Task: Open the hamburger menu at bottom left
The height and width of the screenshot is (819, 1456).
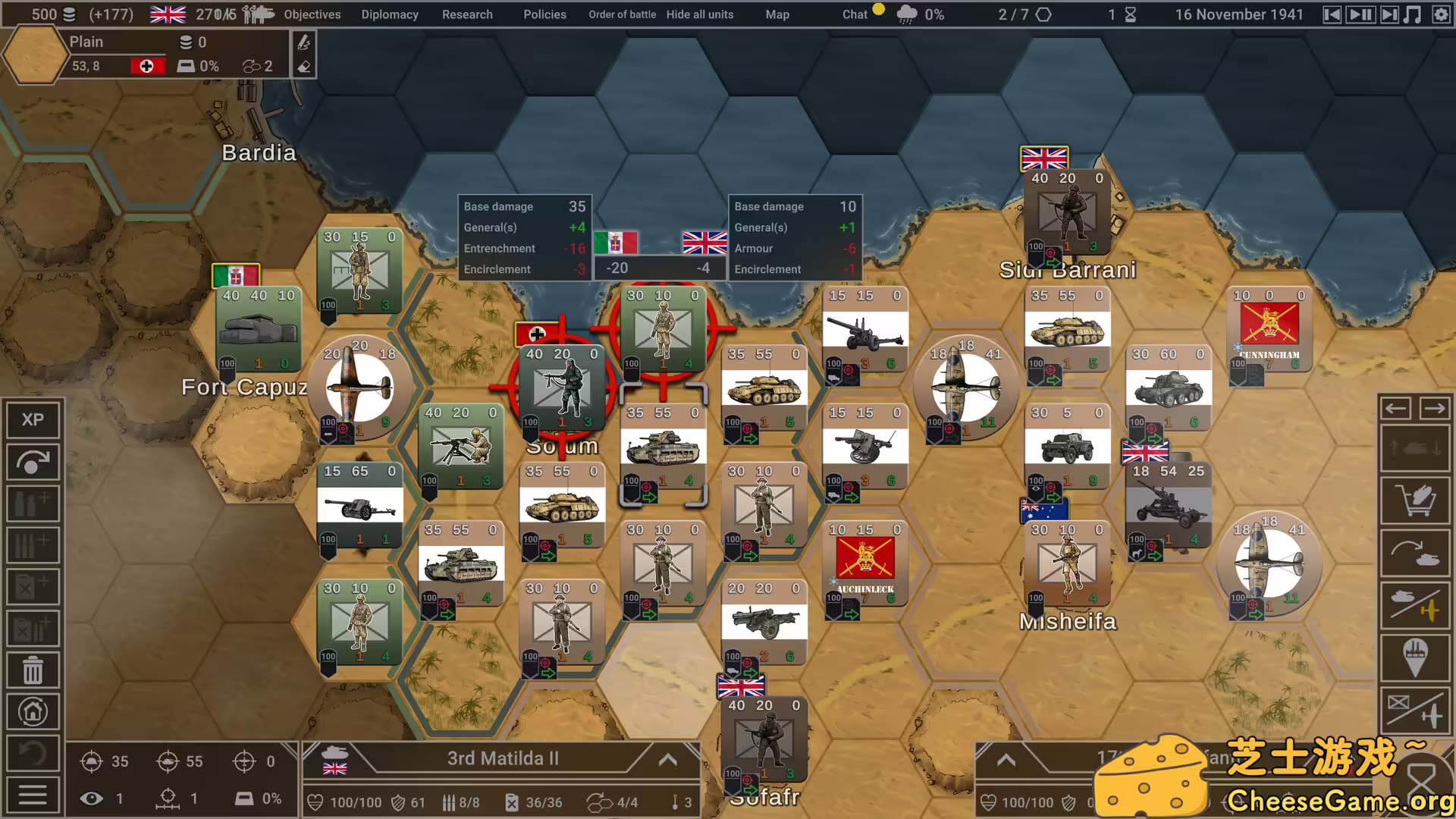Action: (x=33, y=794)
